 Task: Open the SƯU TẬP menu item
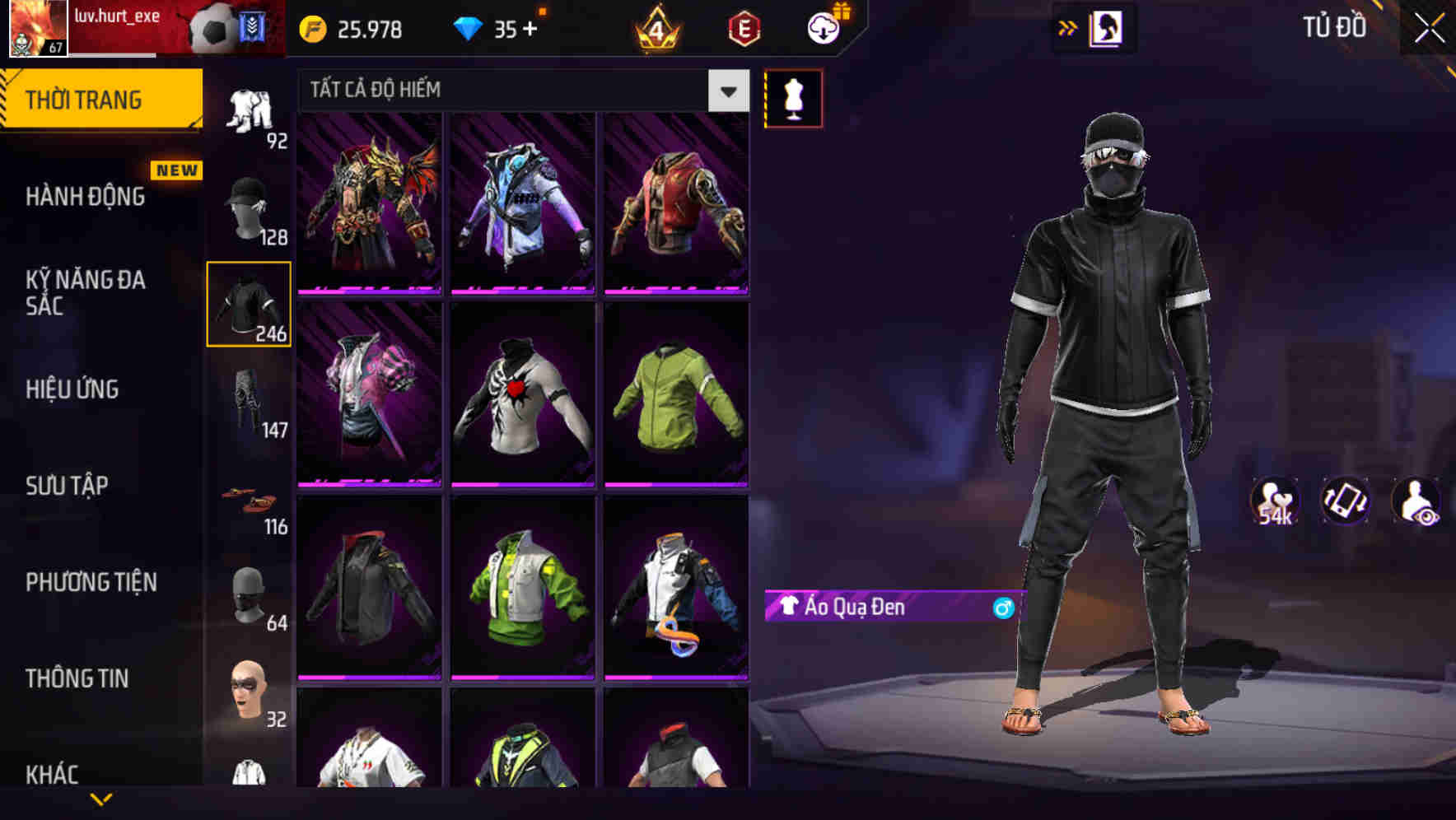coord(69,486)
